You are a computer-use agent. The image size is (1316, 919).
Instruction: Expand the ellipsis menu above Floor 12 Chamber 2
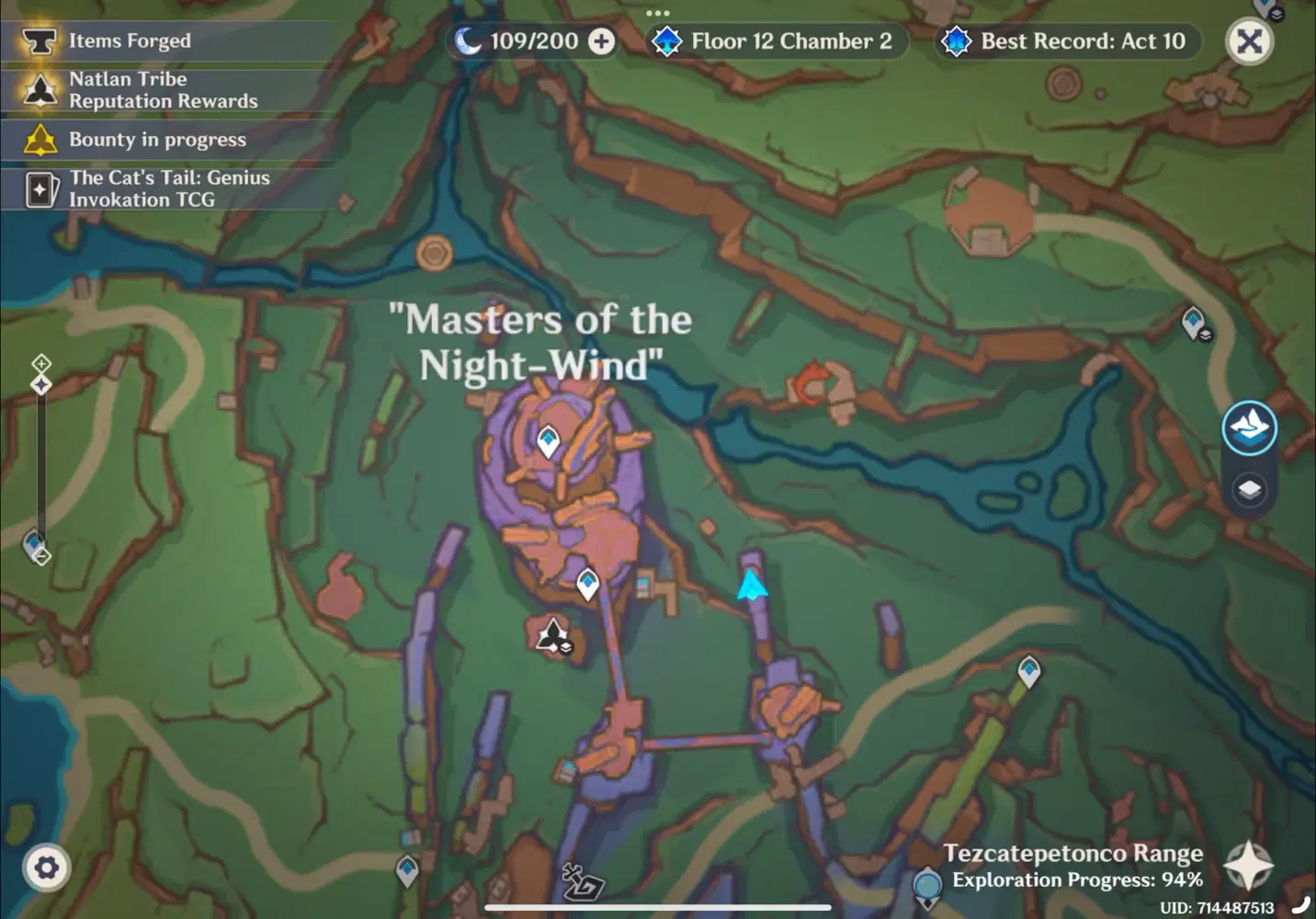coord(658,12)
